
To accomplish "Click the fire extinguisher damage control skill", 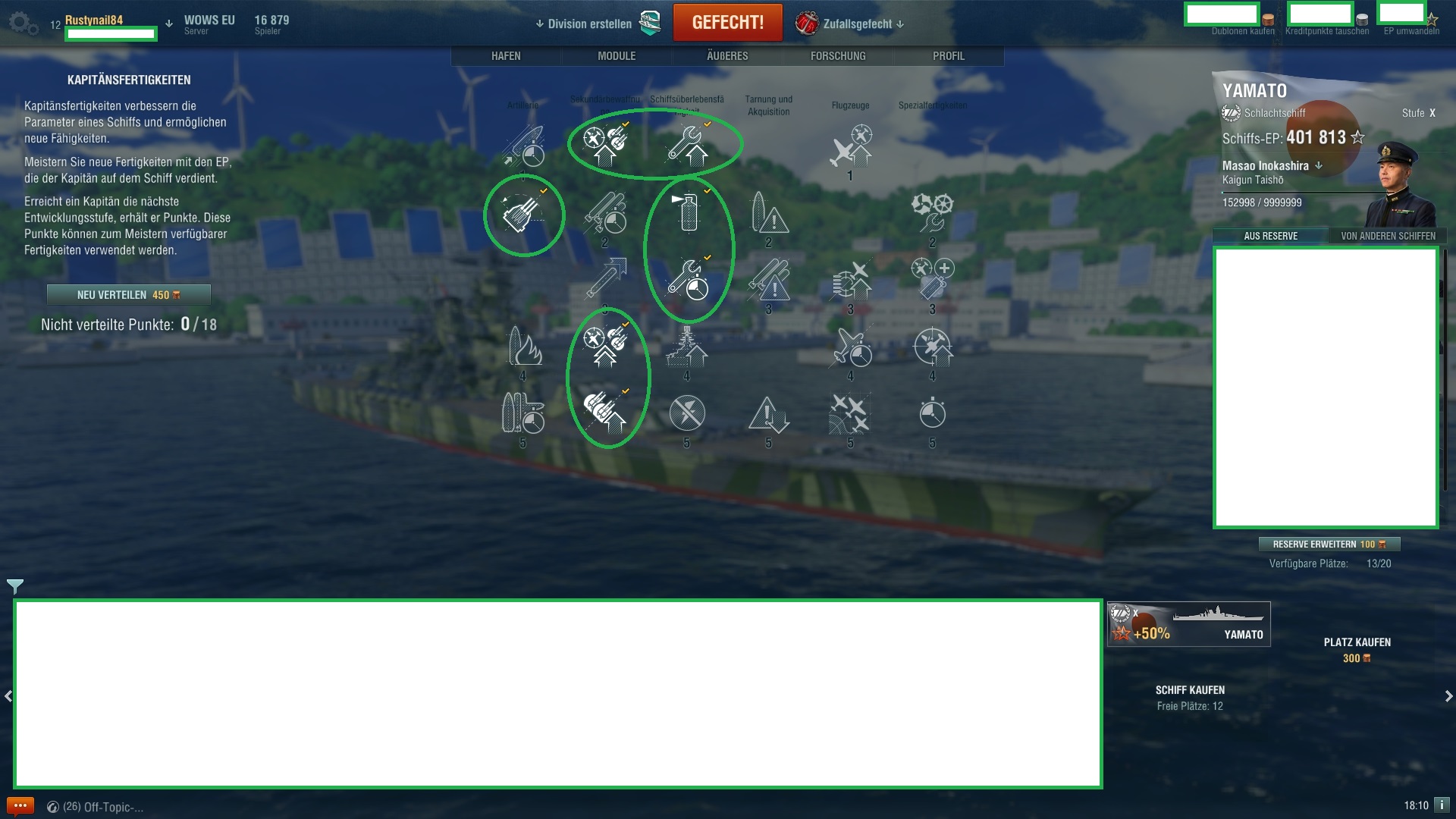I will point(689,215).
